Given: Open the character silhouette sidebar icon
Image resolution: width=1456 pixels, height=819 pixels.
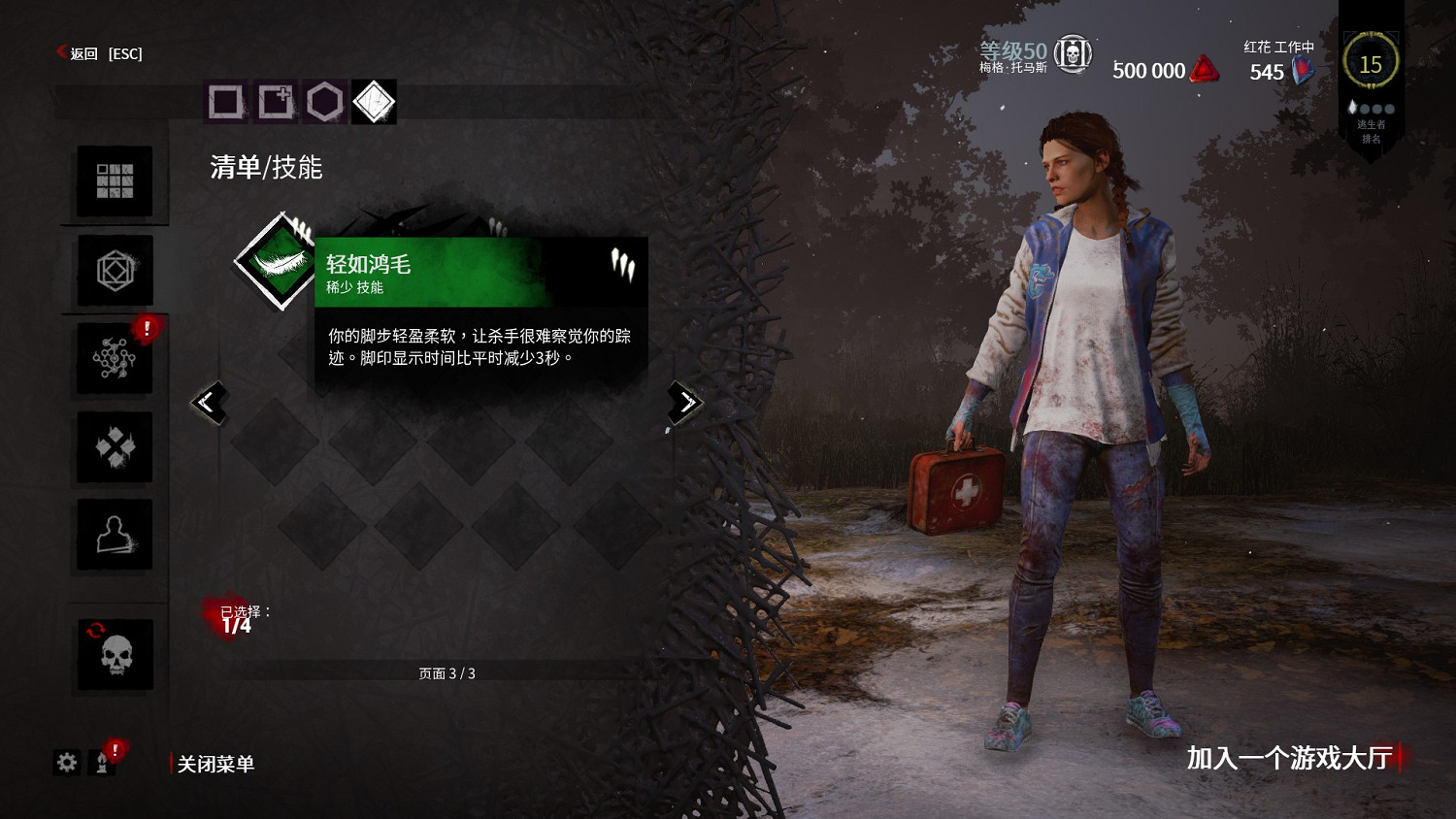Looking at the screenshot, I should 115,535.
